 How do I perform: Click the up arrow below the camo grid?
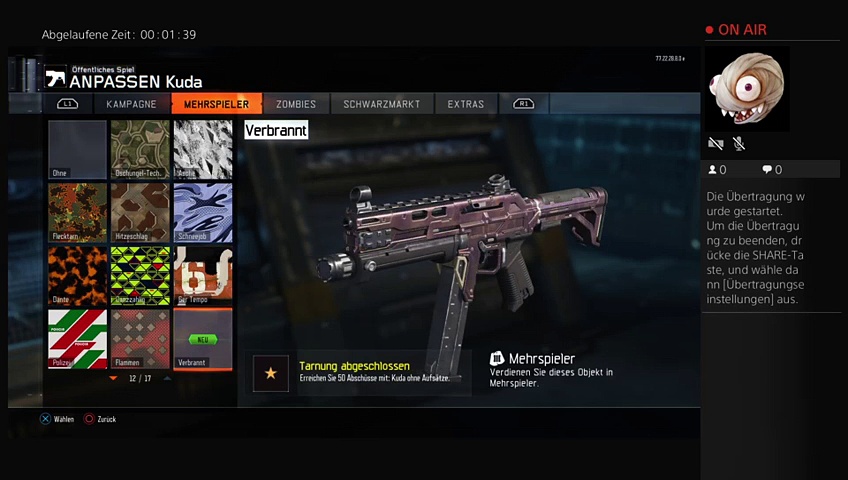[167, 379]
